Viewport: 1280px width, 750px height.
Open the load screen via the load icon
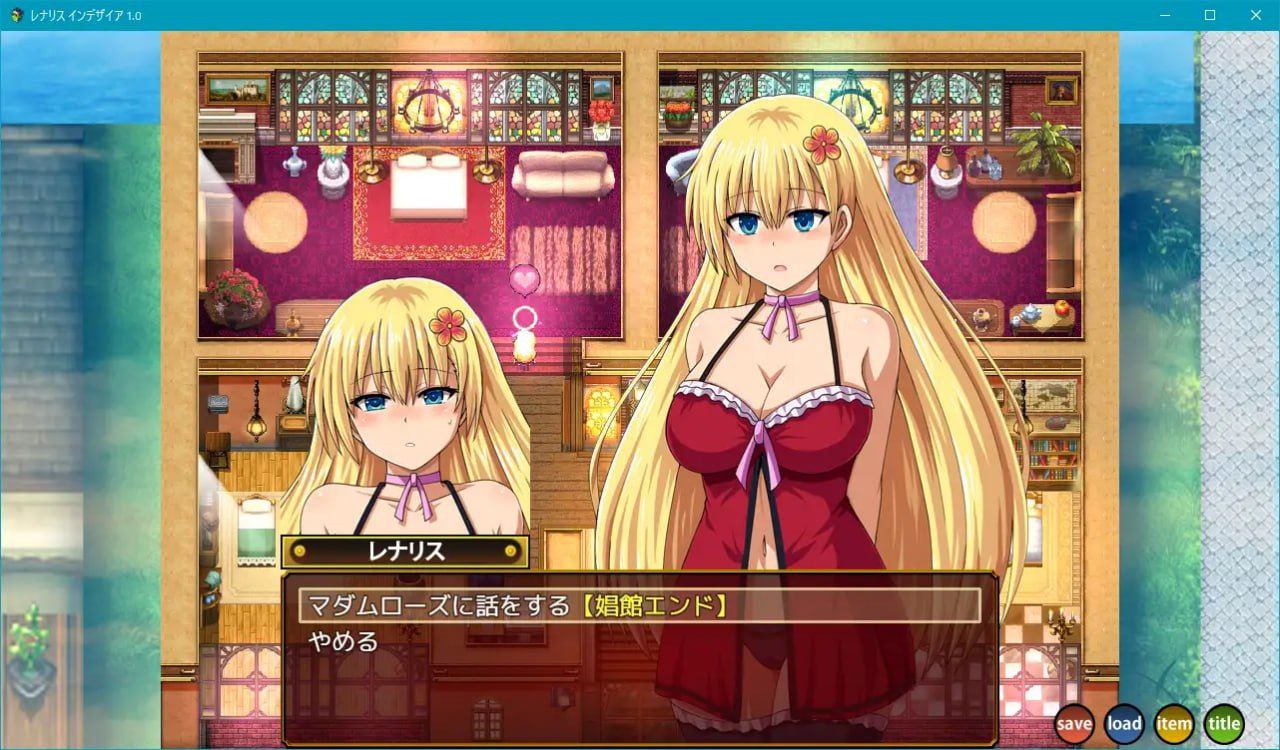(x=1124, y=723)
